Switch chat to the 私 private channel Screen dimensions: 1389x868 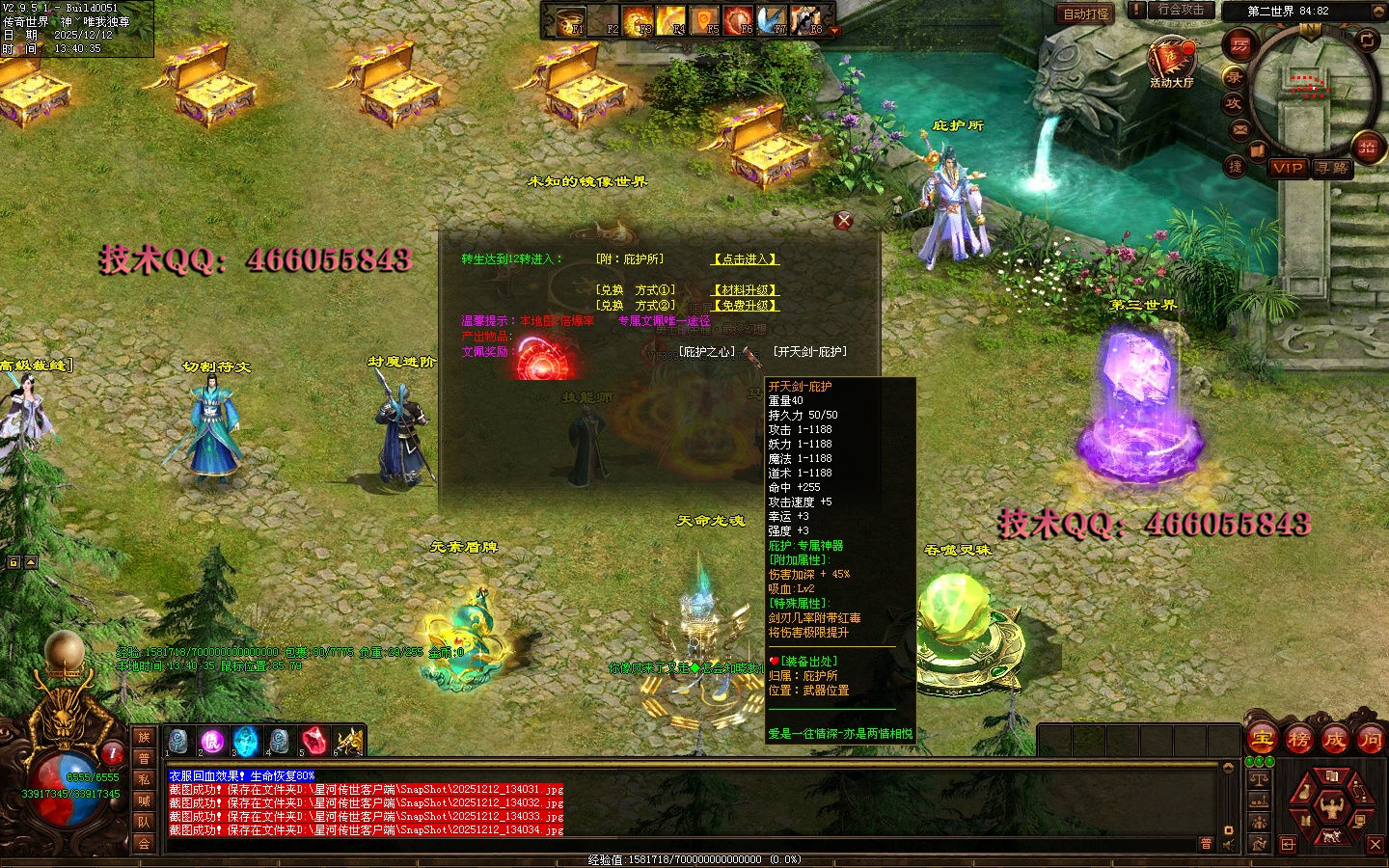(144, 779)
